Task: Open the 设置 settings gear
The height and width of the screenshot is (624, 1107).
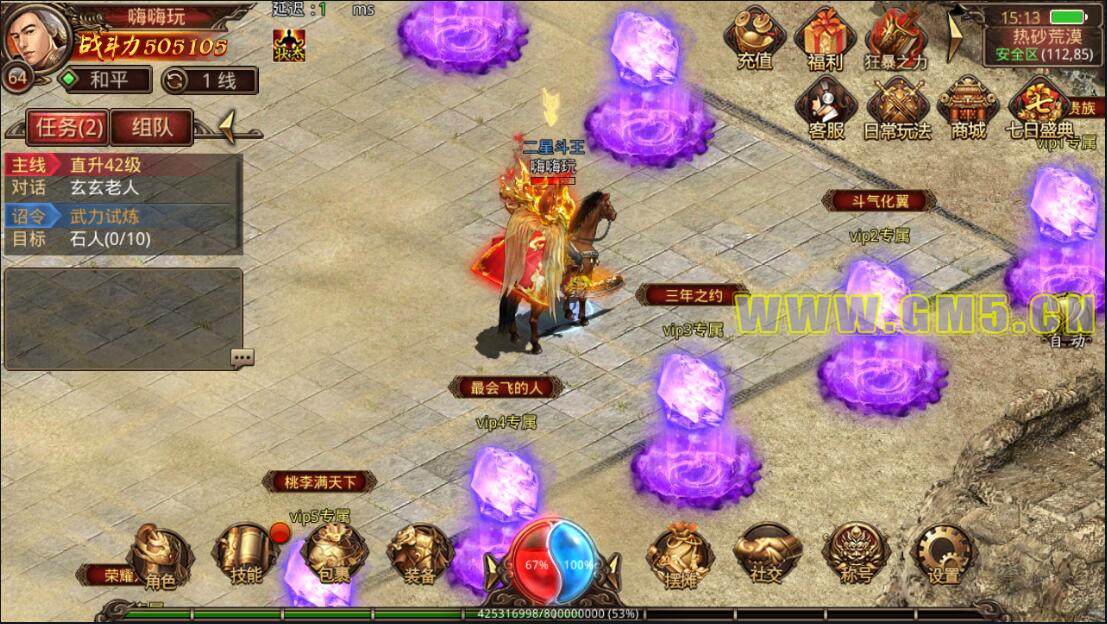Action: tap(942, 555)
